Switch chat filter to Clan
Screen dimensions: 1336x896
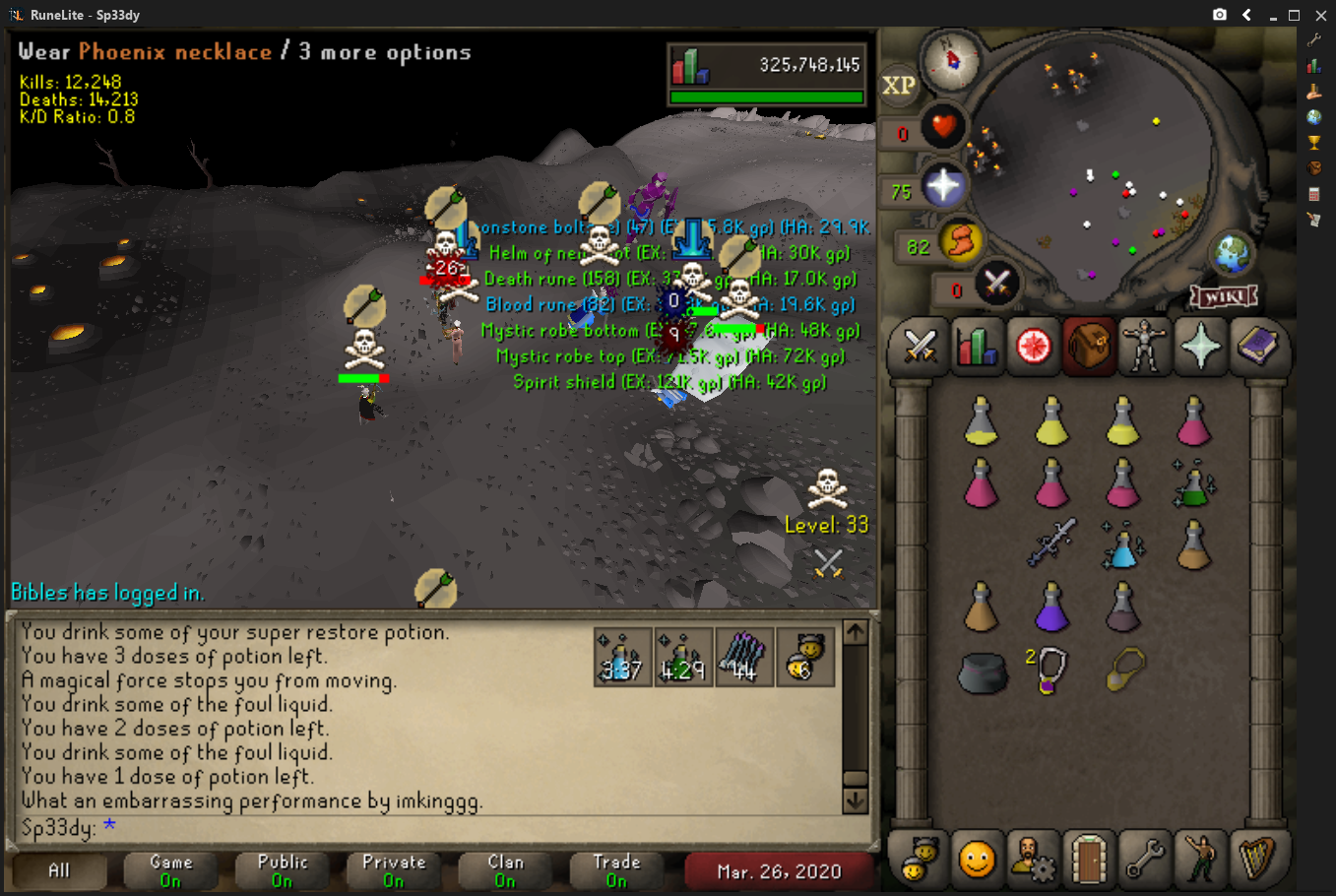pyautogui.click(x=505, y=870)
